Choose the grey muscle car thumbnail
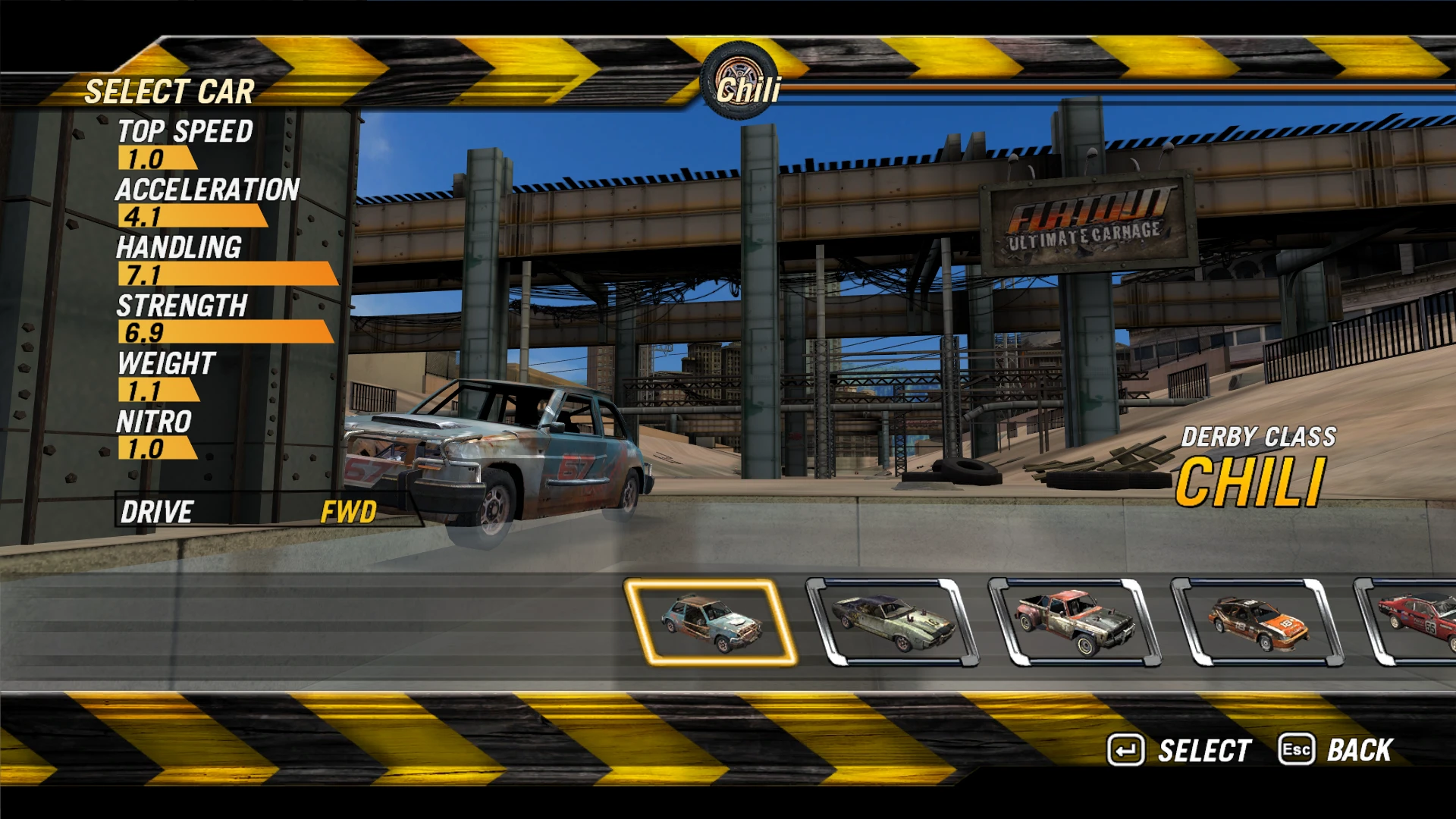 point(893,622)
